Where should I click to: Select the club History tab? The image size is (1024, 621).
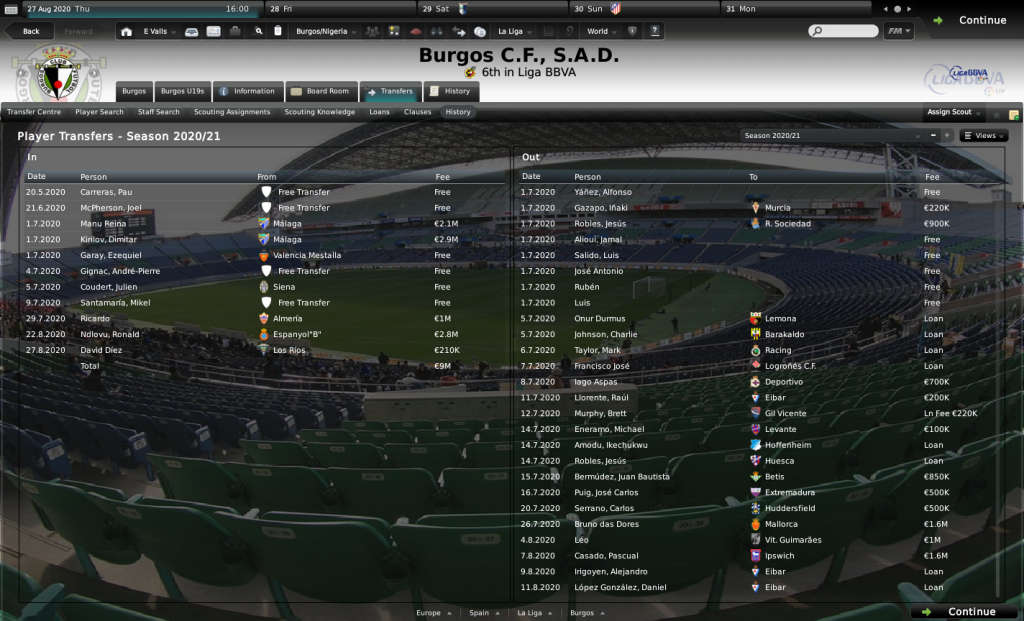pos(450,91)
